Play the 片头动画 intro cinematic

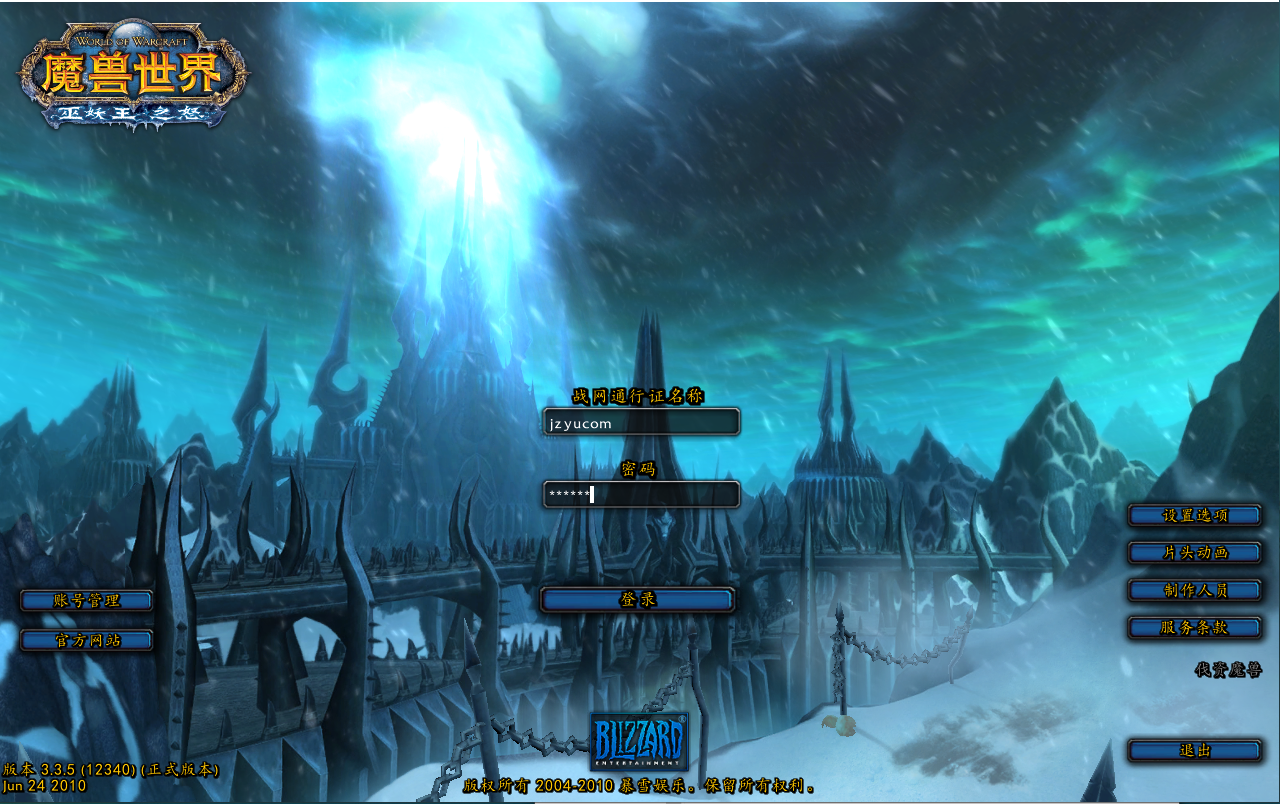(x=1194, y=552)
